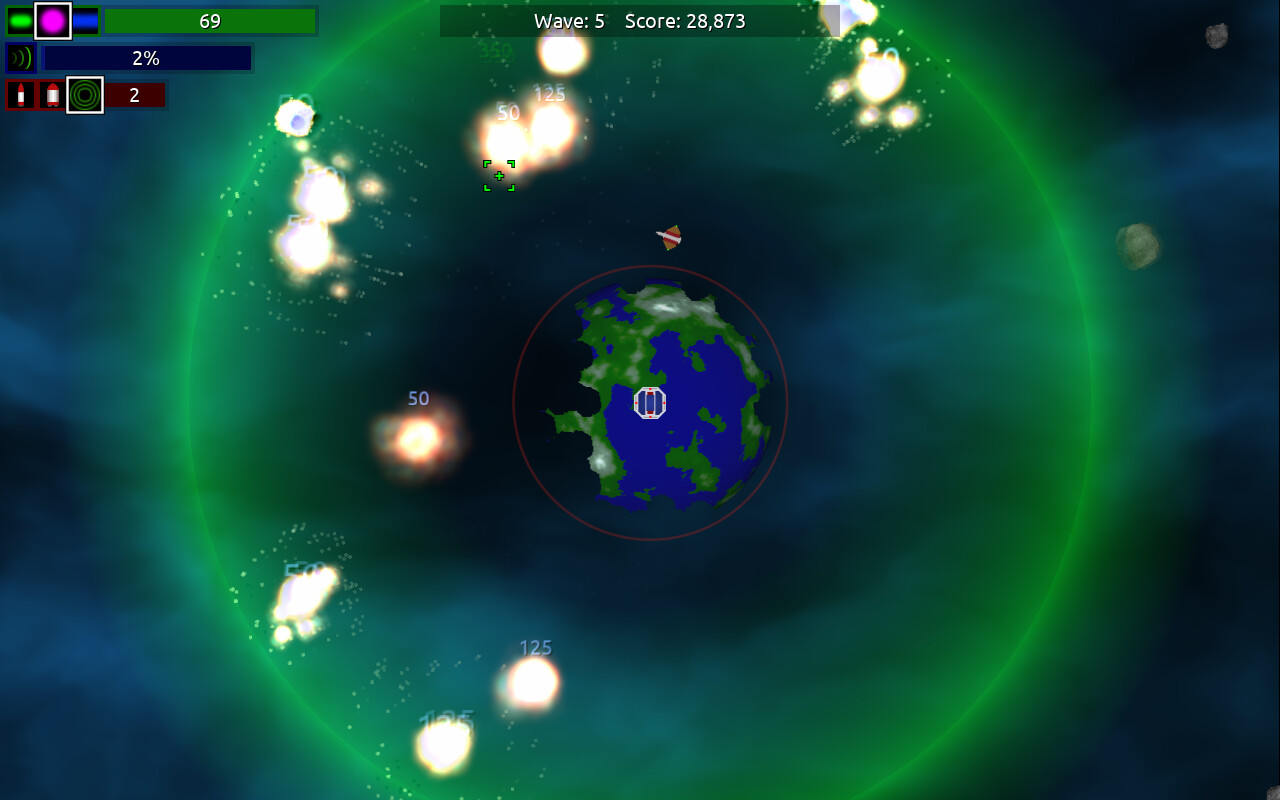The width and height of the screenshot is (1280, 800).
Task: Click the green ammo bar showing 69
Action: 210,21
